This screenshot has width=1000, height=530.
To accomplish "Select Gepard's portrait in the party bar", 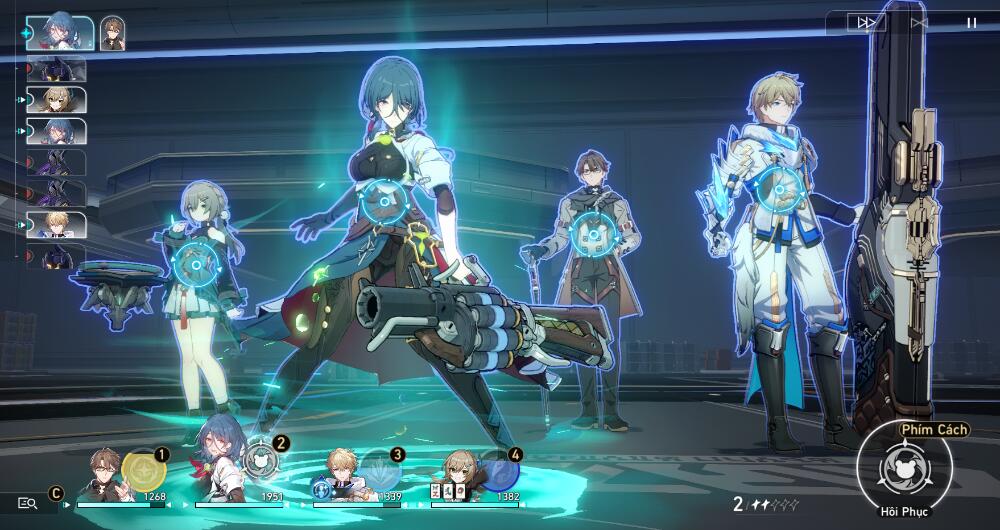I will (x=342, y=474).
